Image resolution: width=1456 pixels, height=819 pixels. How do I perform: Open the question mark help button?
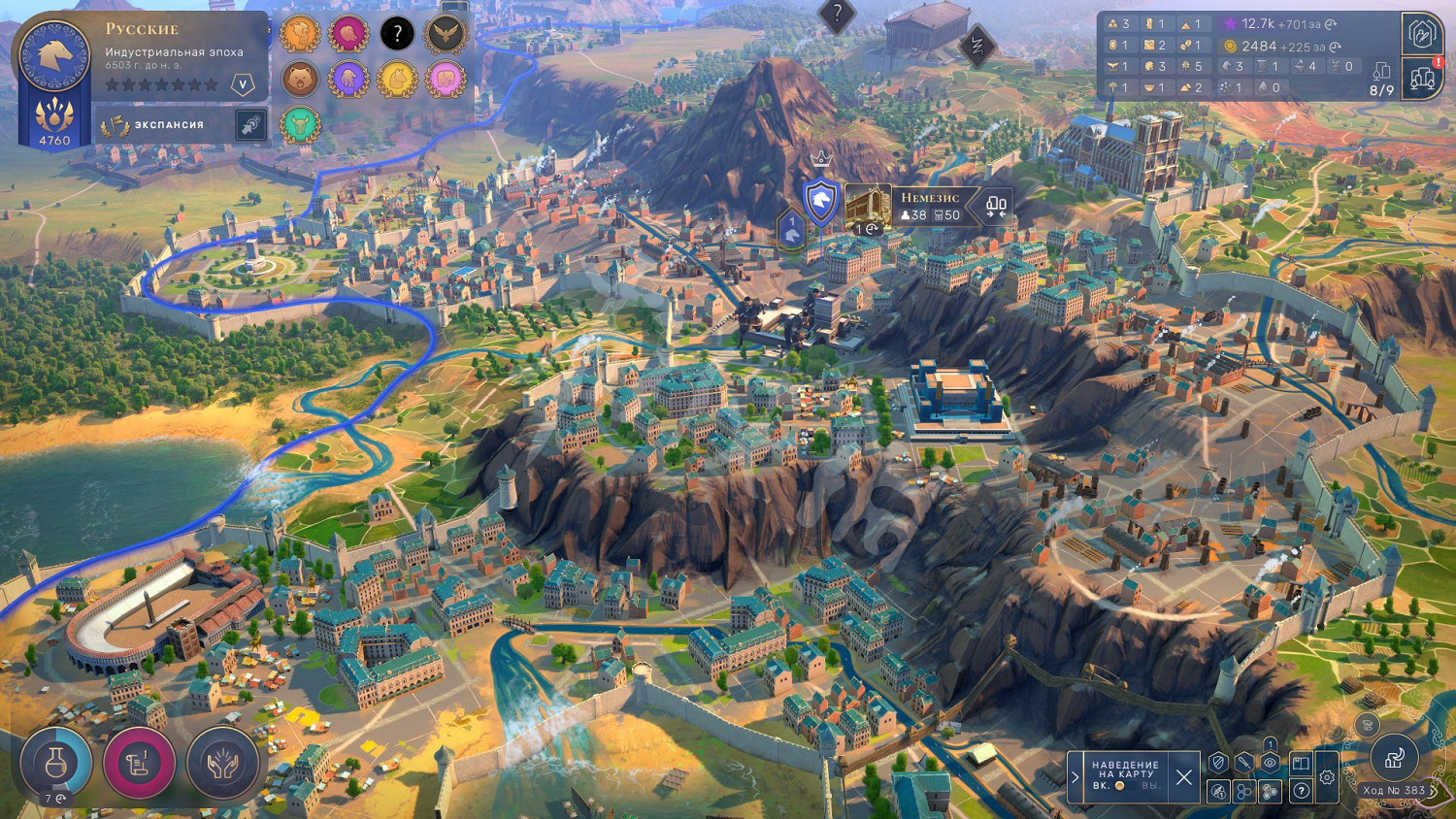[x=1301, y=792]
